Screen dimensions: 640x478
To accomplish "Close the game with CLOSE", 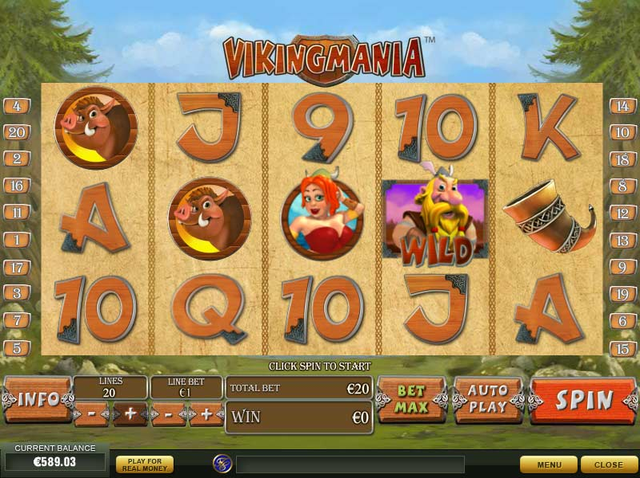I will tap(608, 465).
